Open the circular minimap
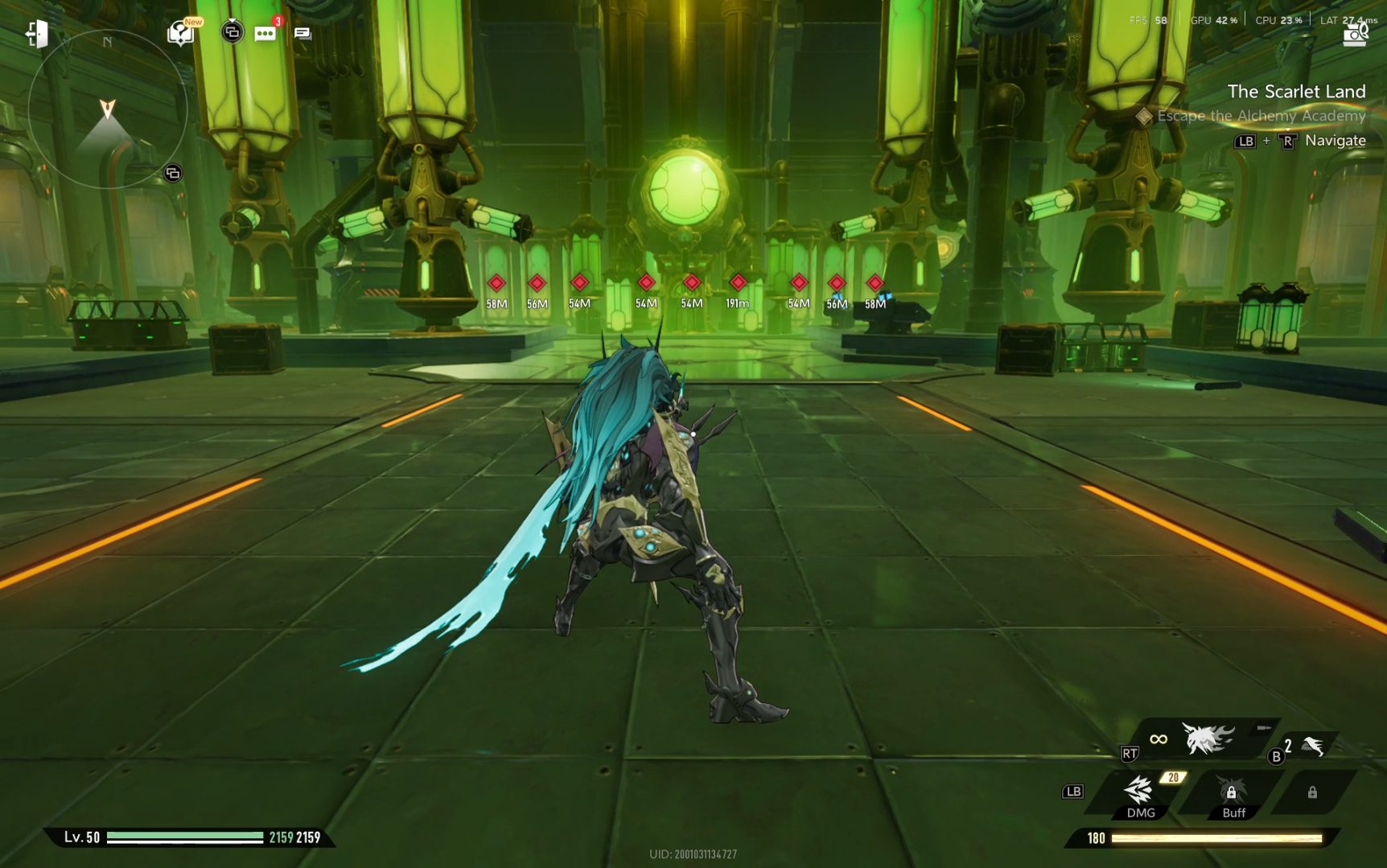Image resolution: width=1387 pixels, height=868 pixels. tap(107, 109)
